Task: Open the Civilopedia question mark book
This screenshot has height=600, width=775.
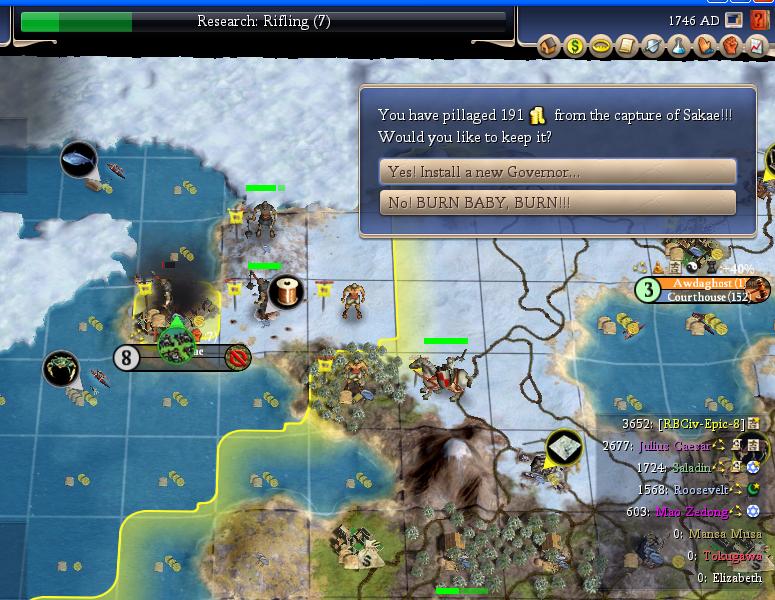Action: tap(759, 19)
